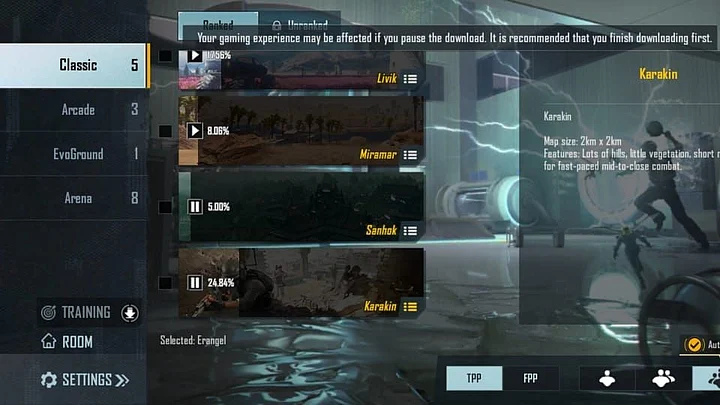This screenshot has width=720, height=405.
Task: Choose the duo two-player team icon
Action: (x=662, y=378)
